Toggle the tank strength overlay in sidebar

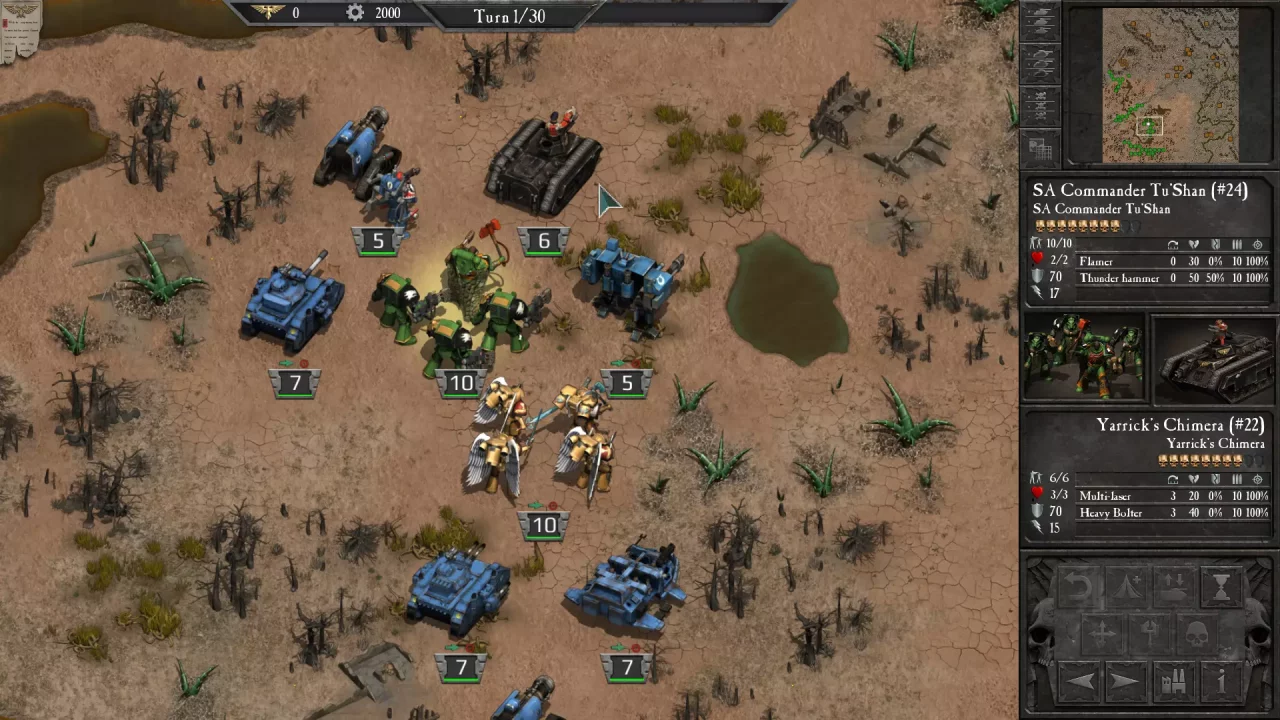[1041, 21]
